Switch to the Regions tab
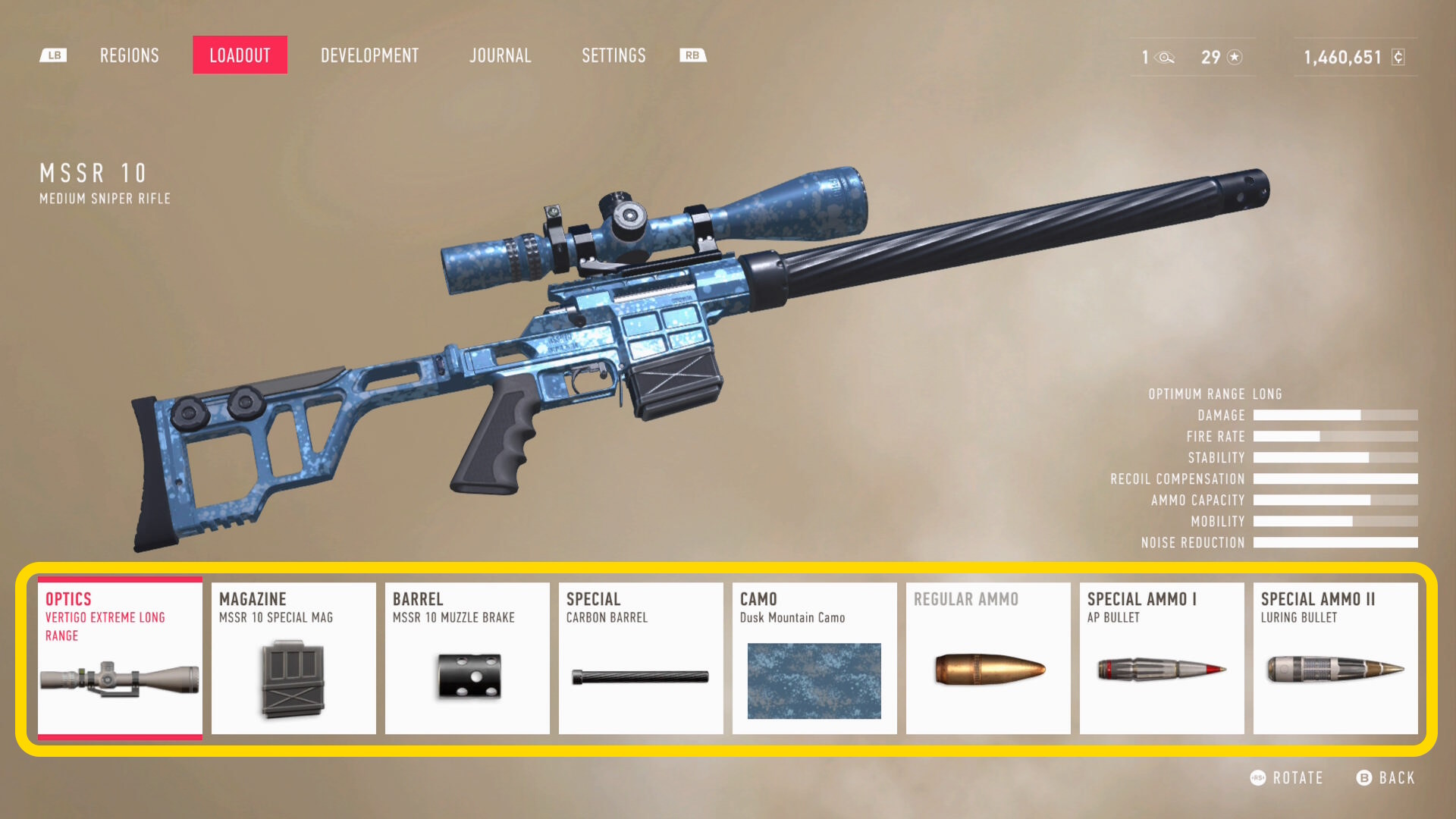This screenshot has height=819, width=1456. click(x=130, y=55)
